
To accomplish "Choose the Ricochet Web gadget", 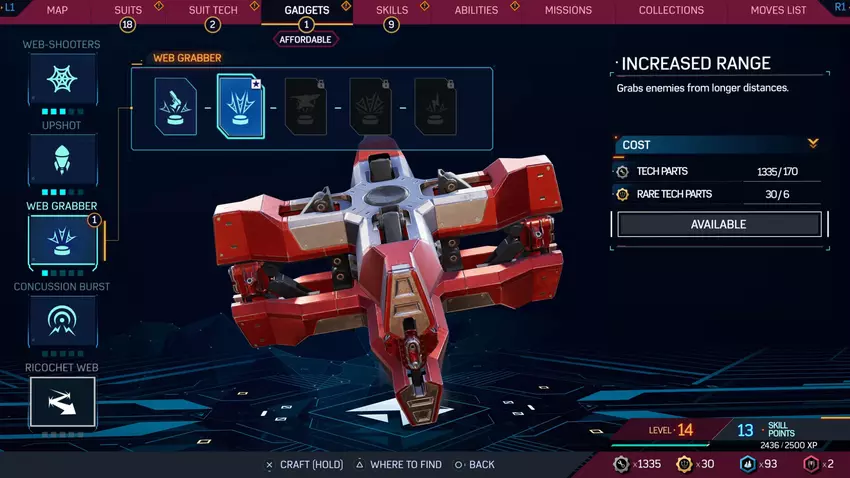I will click(62, 402).
